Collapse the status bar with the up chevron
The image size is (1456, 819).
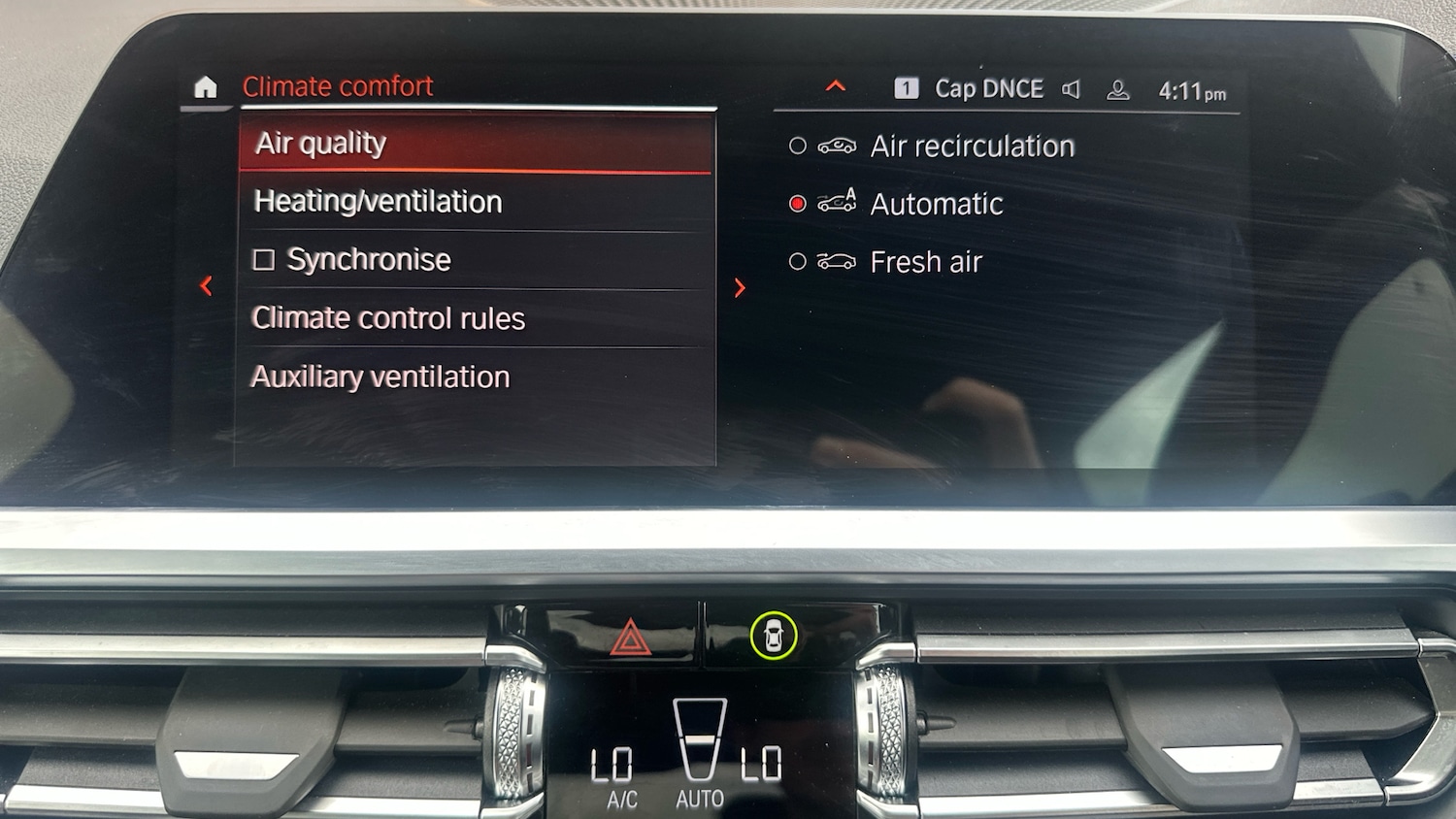click(835, 85)
